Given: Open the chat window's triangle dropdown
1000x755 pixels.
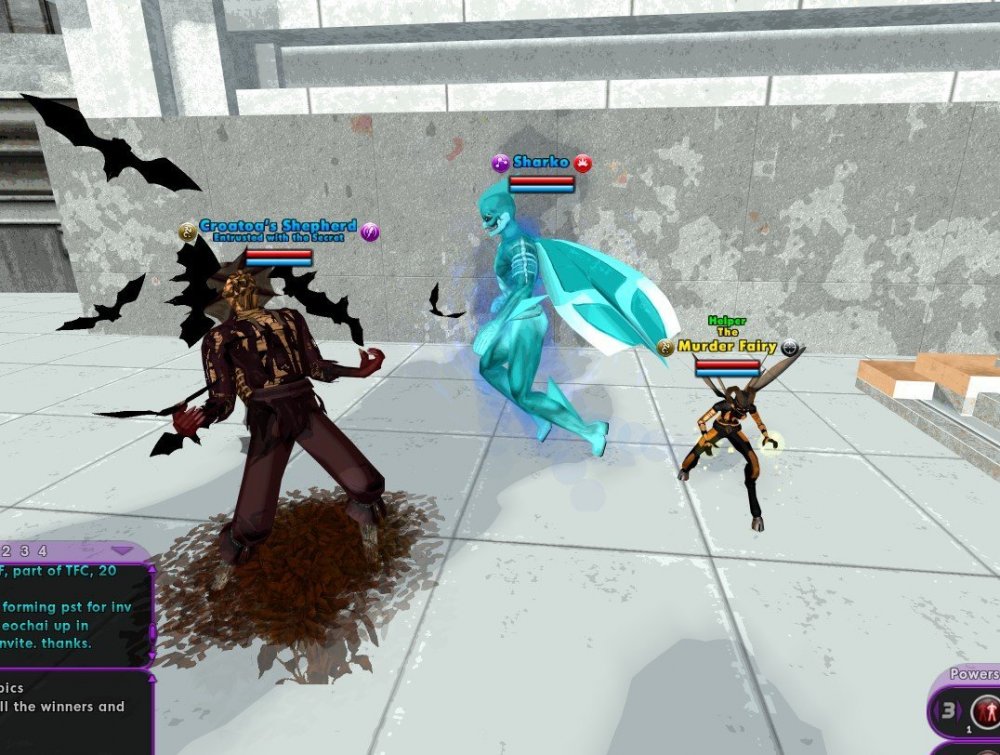Looking at the screenshot, I should 122,551.
